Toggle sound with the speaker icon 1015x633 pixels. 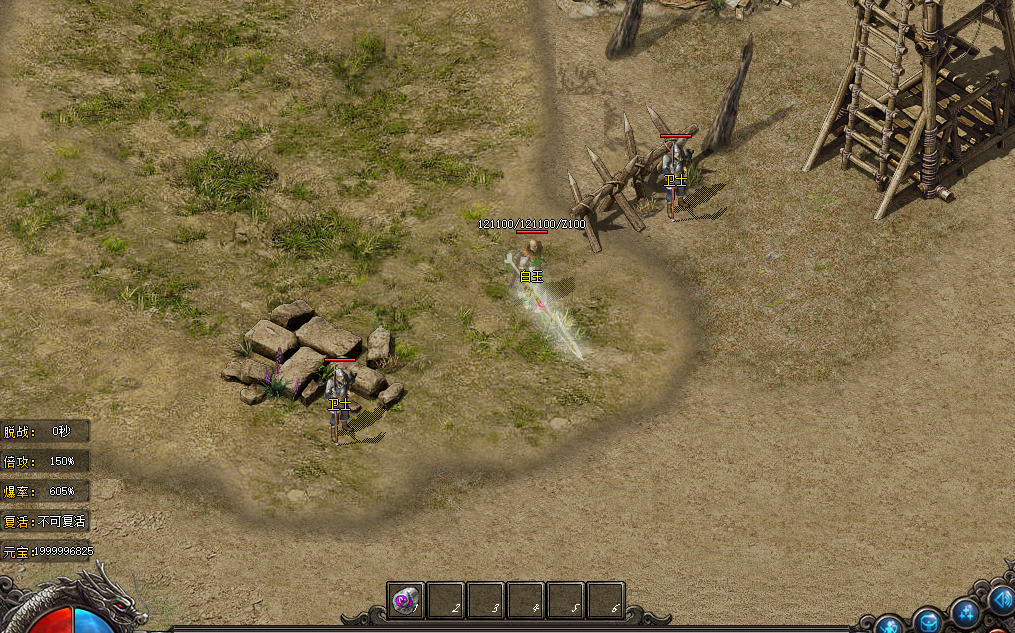tap(1001, 599)
